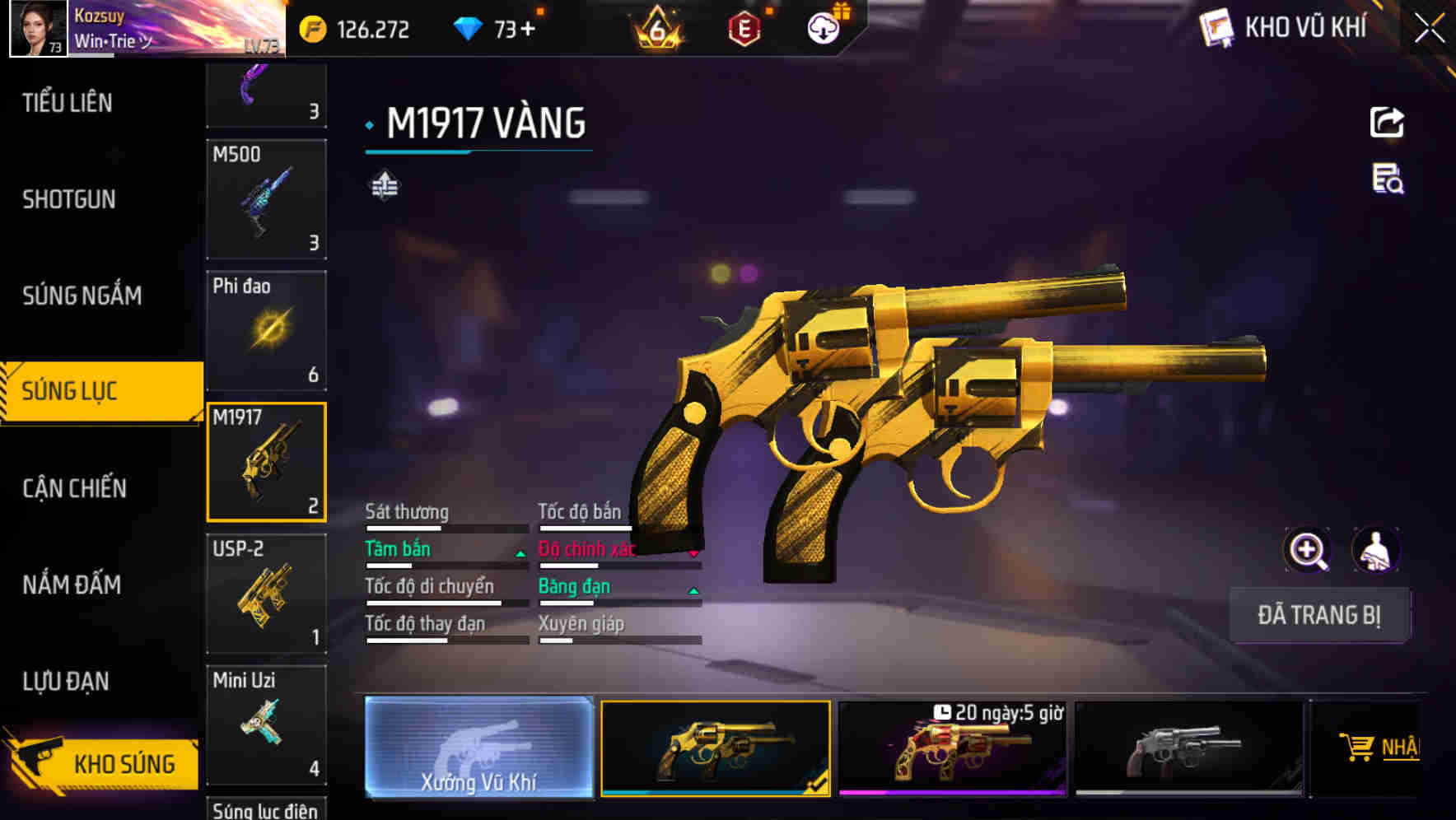Add diamonds with the plus button
Image resolution: width=1456 pixels, height=820 pixels.
tap(527, 30)
